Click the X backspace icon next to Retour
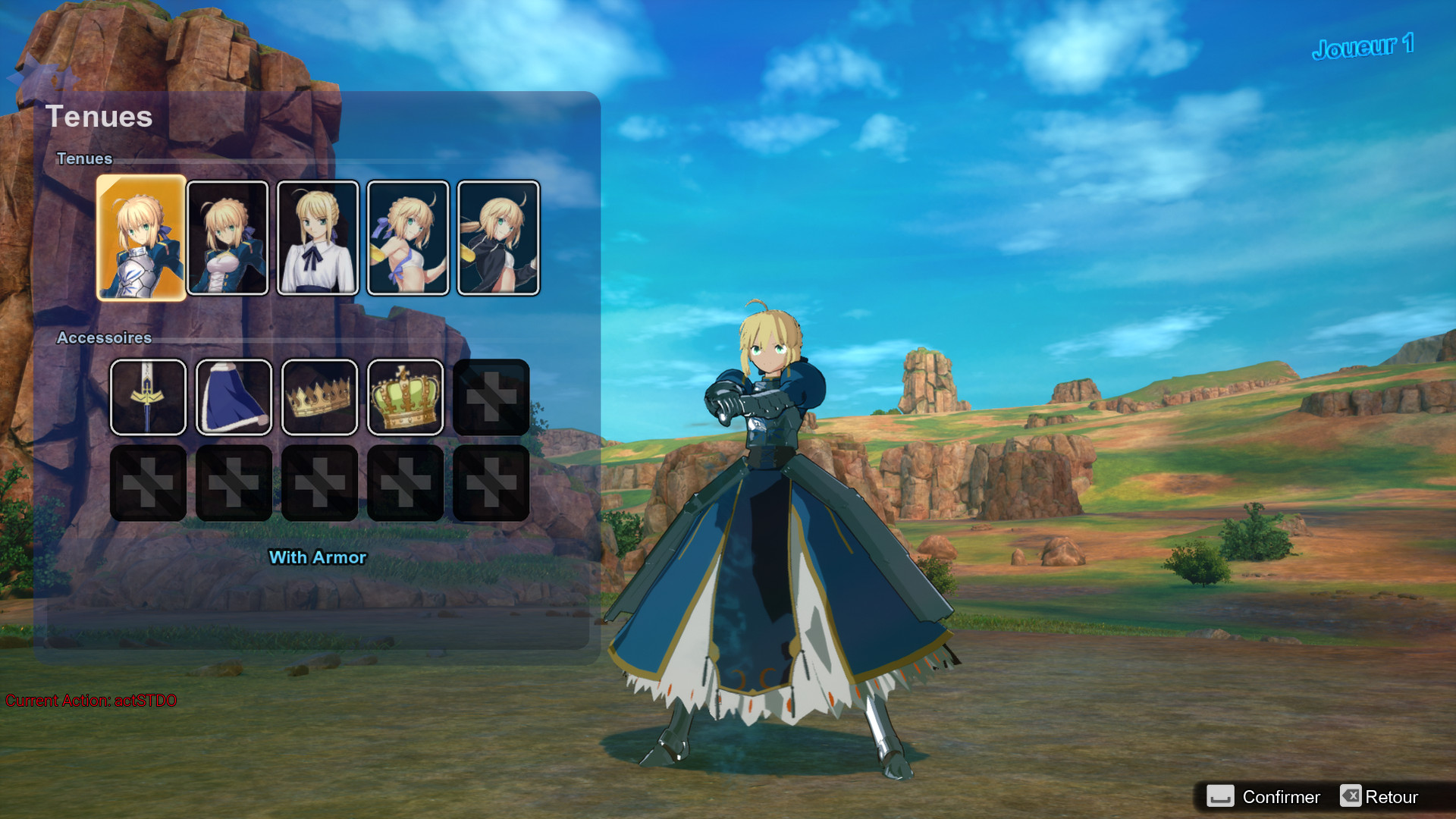 point(1351,796)
